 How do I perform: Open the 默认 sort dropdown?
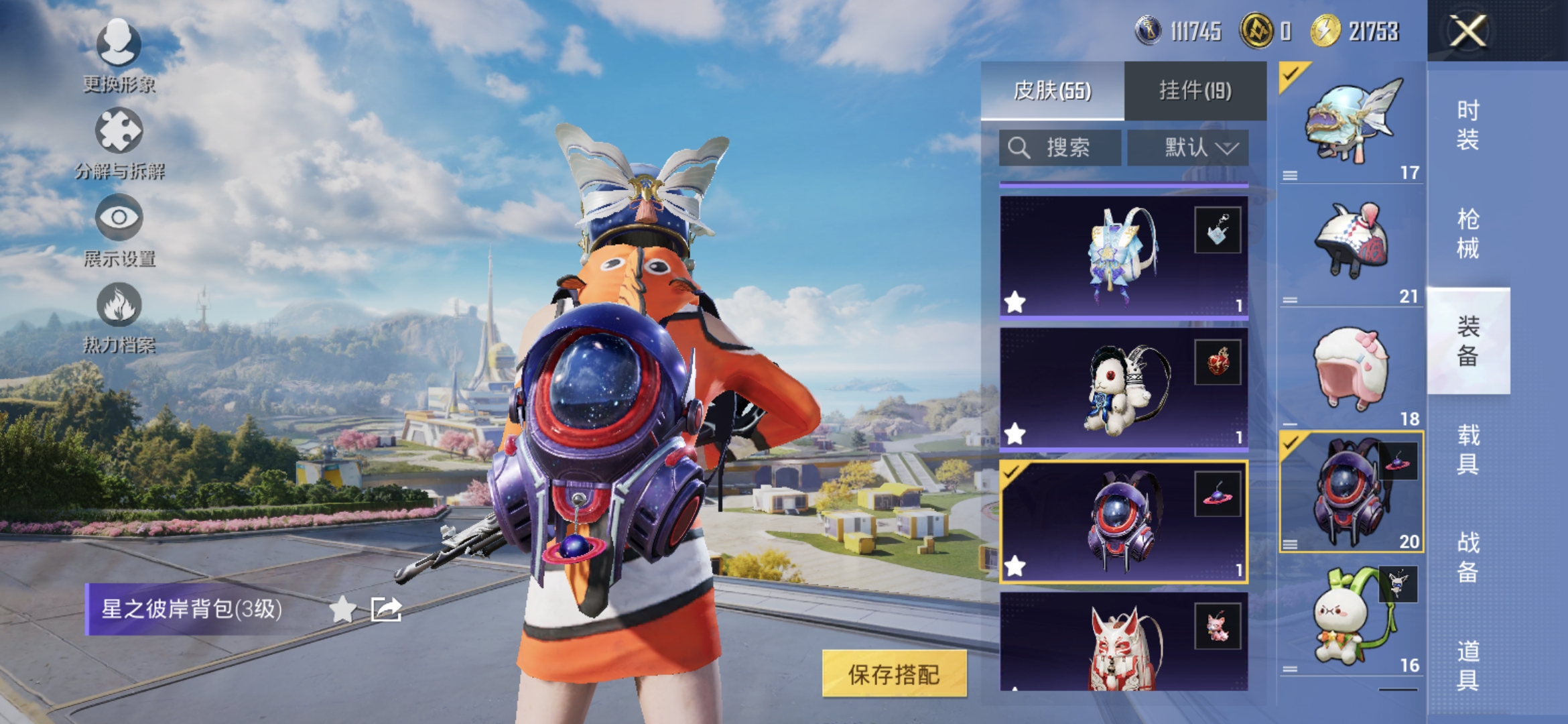(1188, 147)
